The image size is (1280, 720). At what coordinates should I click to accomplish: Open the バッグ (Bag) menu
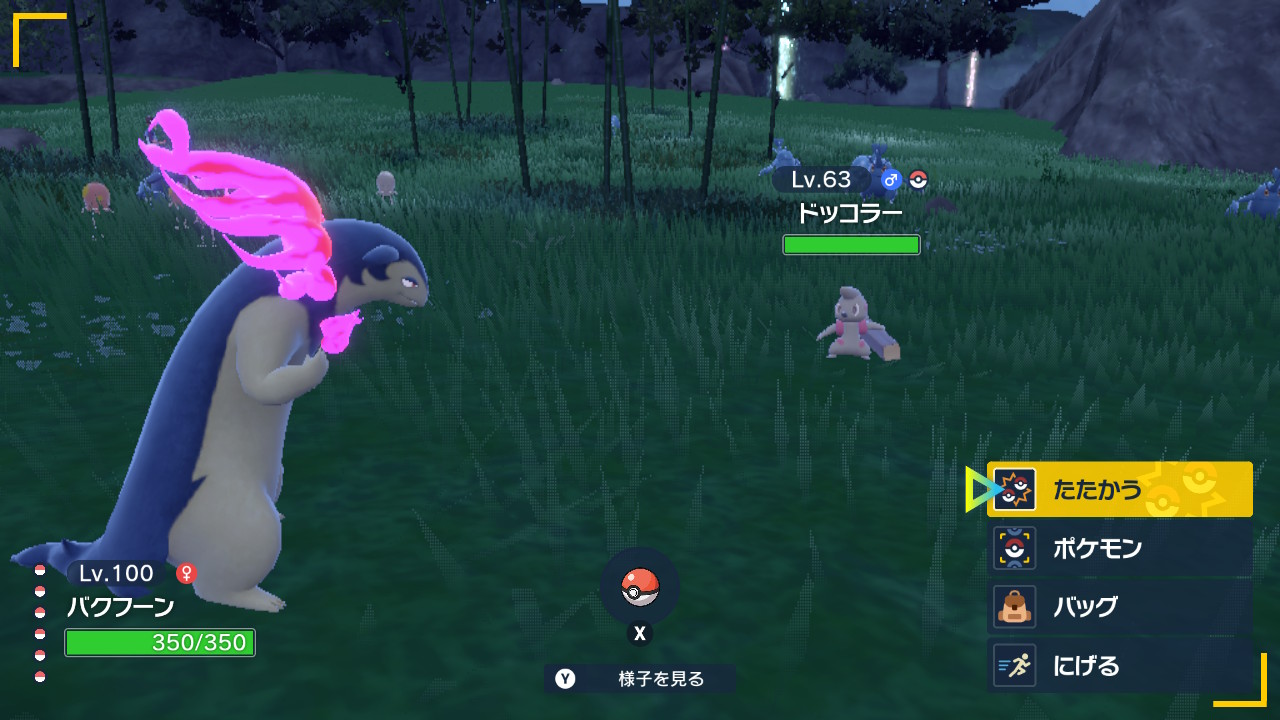1119,607
